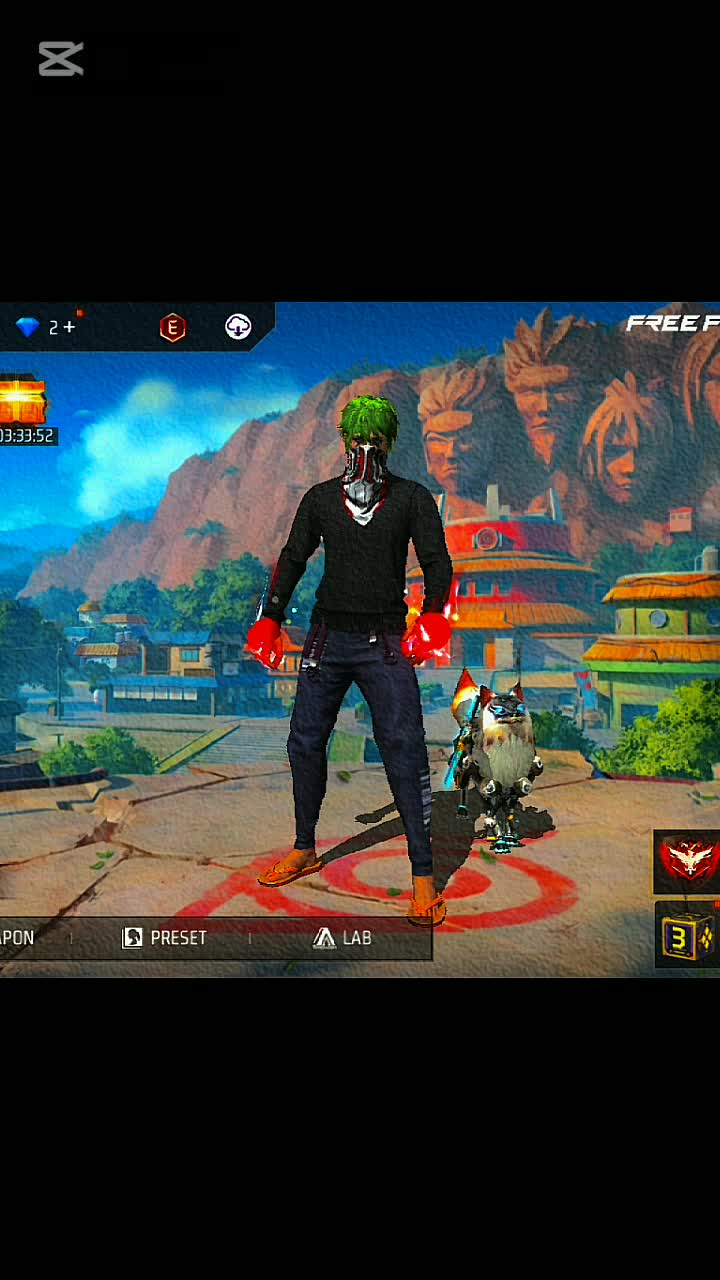Select the red winged emblem icon

(688, 860)
